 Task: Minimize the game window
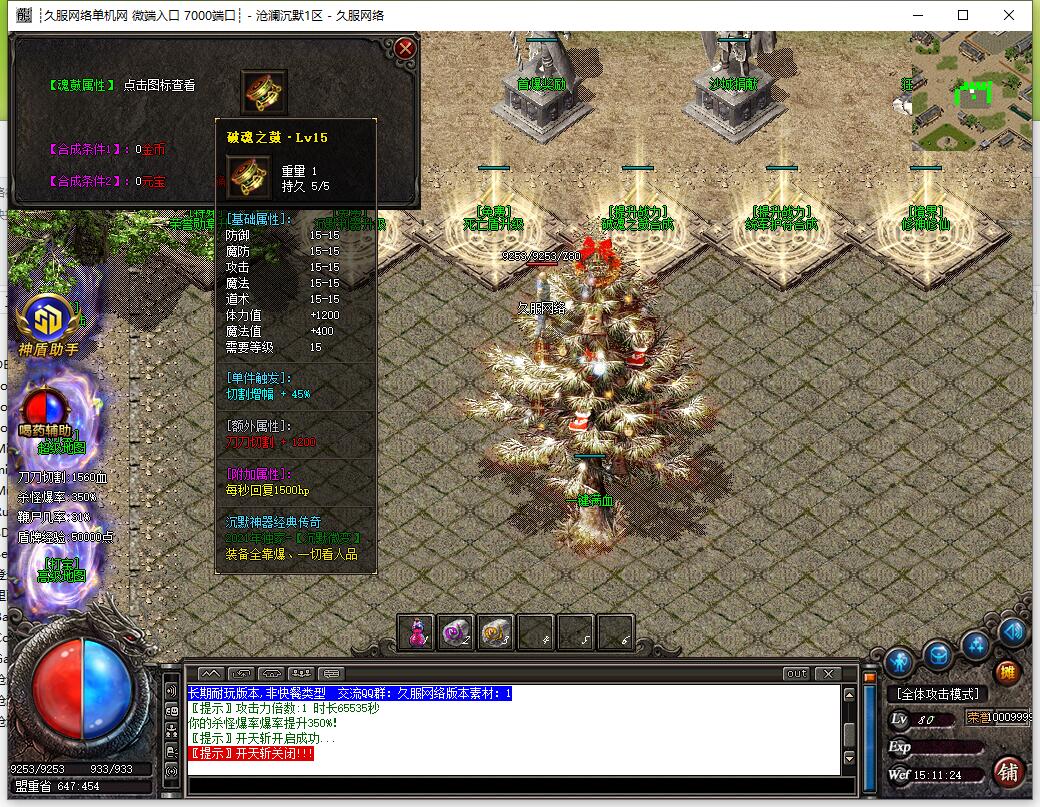[917, 15]
